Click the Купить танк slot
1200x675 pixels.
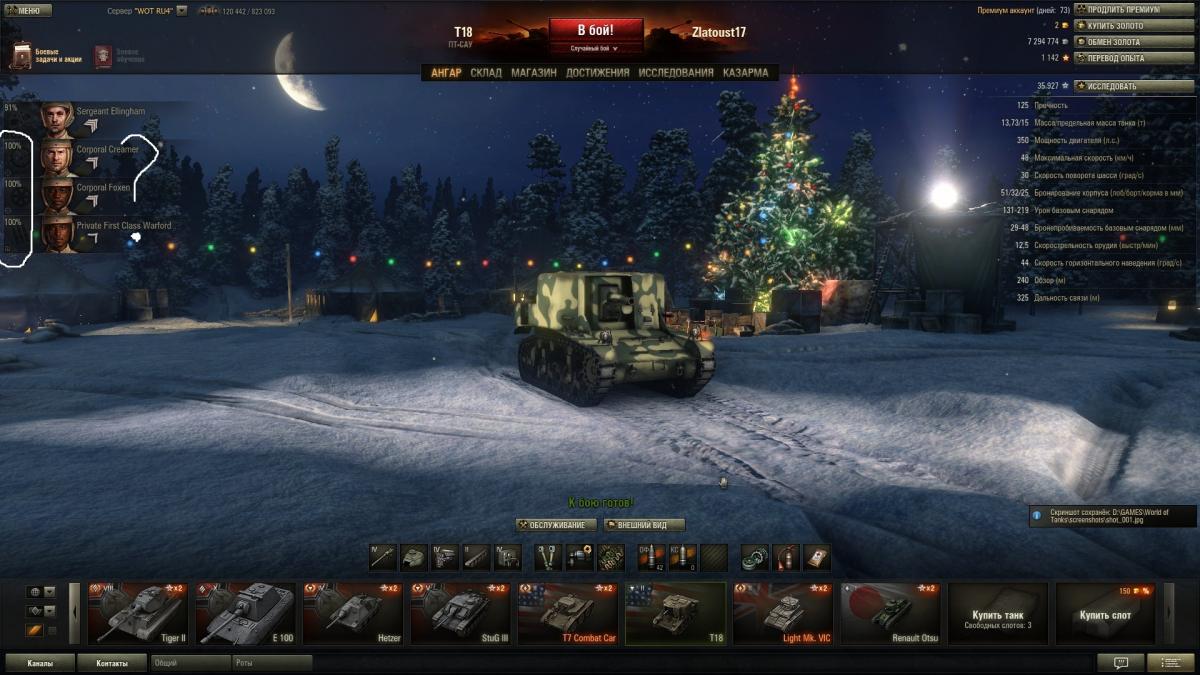(x=997, y=613)
